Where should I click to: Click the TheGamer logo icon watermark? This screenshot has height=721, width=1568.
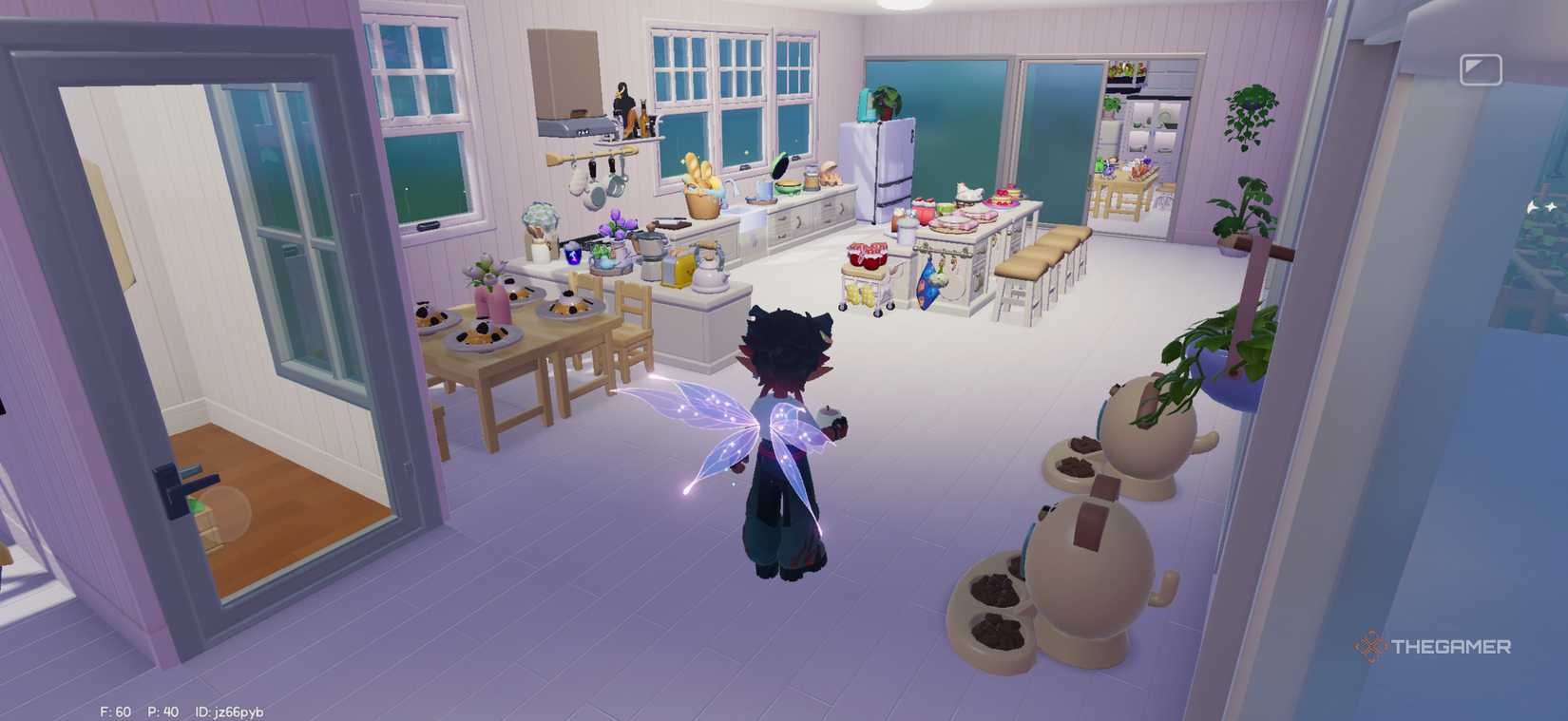[x=1371, y=647]
